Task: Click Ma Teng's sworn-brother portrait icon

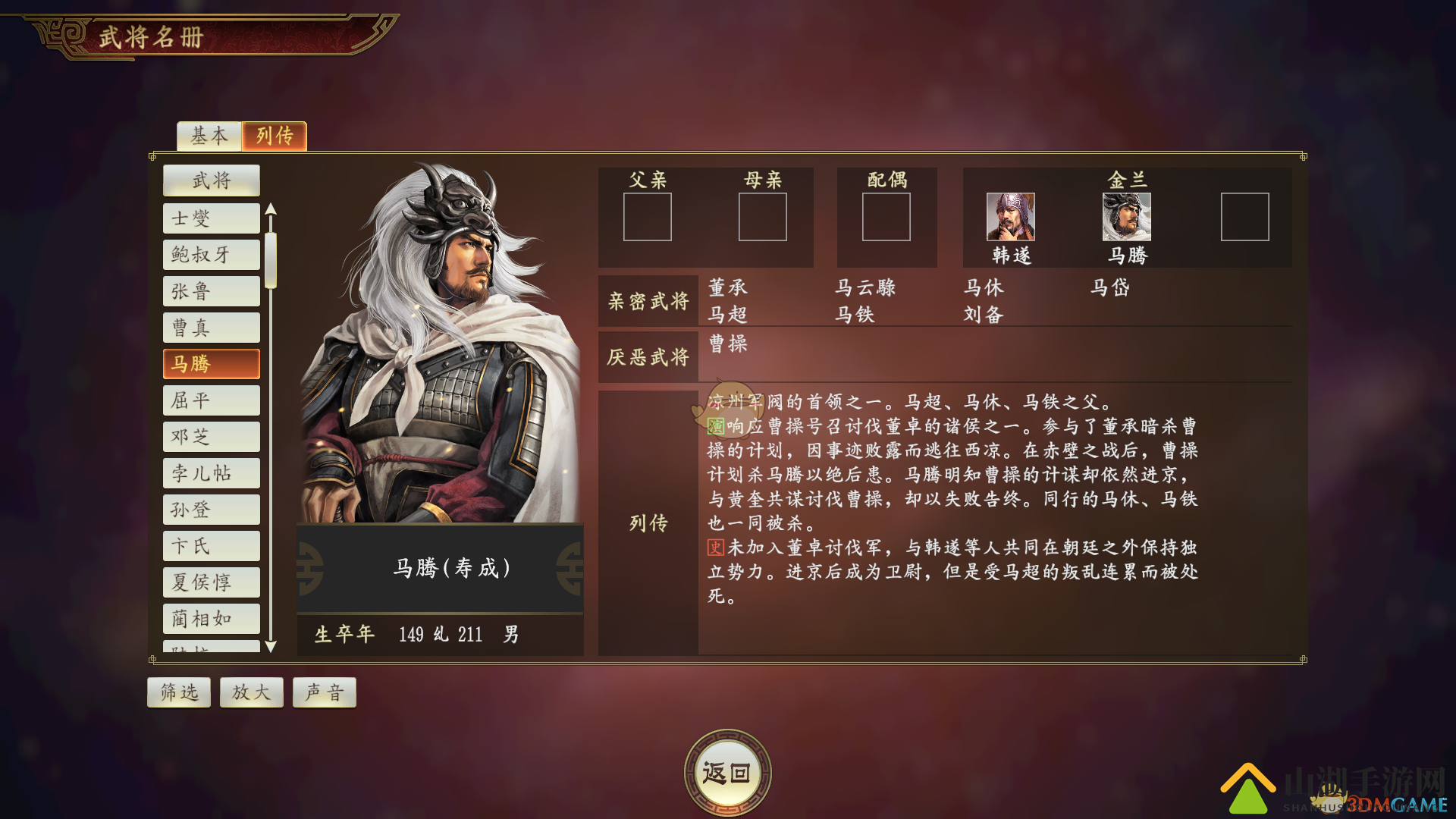Action: (1127, 218)
